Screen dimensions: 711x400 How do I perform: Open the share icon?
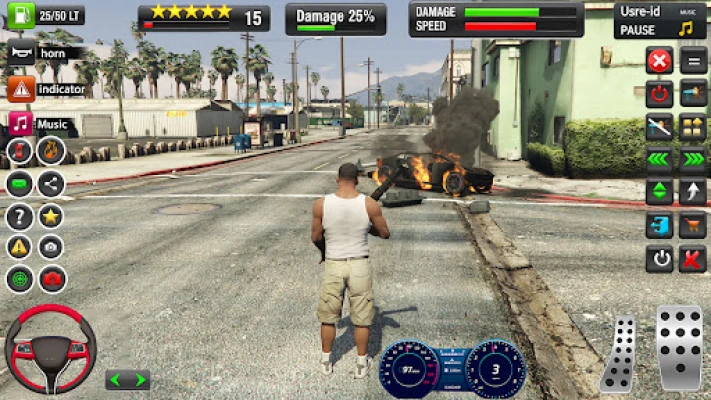pos(51,183)
